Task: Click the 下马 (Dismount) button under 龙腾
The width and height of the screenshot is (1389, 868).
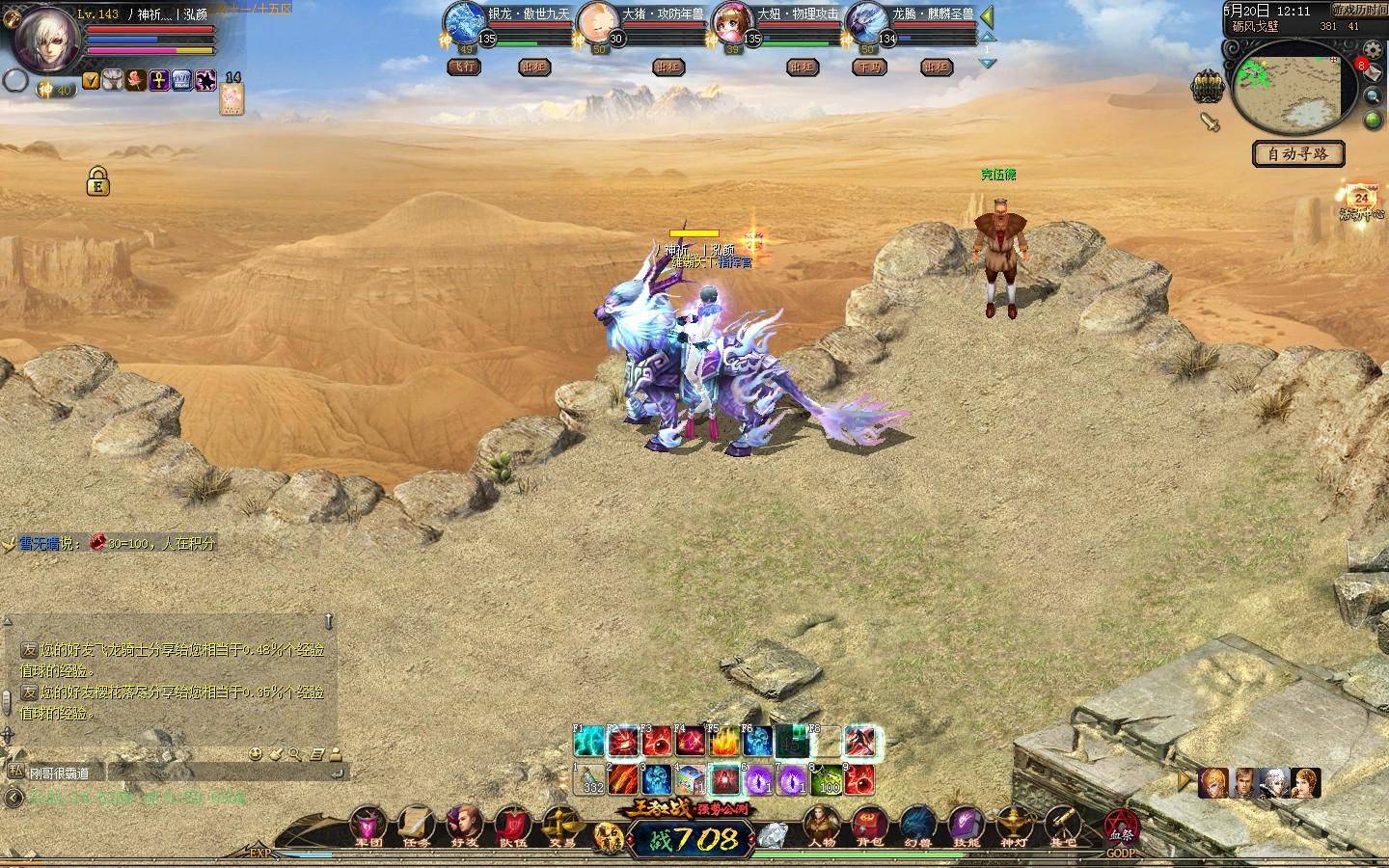Action: pos(869,68)
